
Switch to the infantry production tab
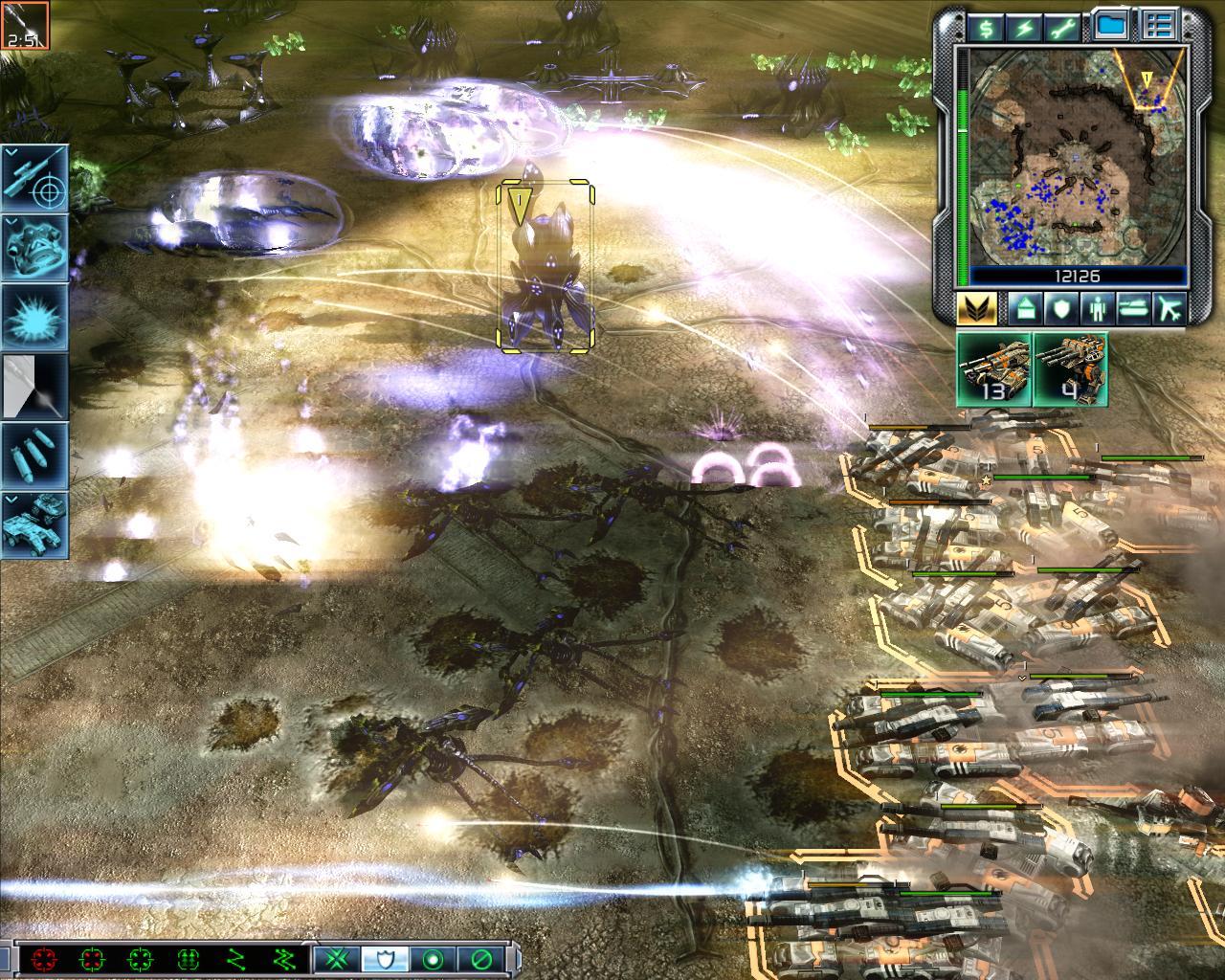(1094, 308)
